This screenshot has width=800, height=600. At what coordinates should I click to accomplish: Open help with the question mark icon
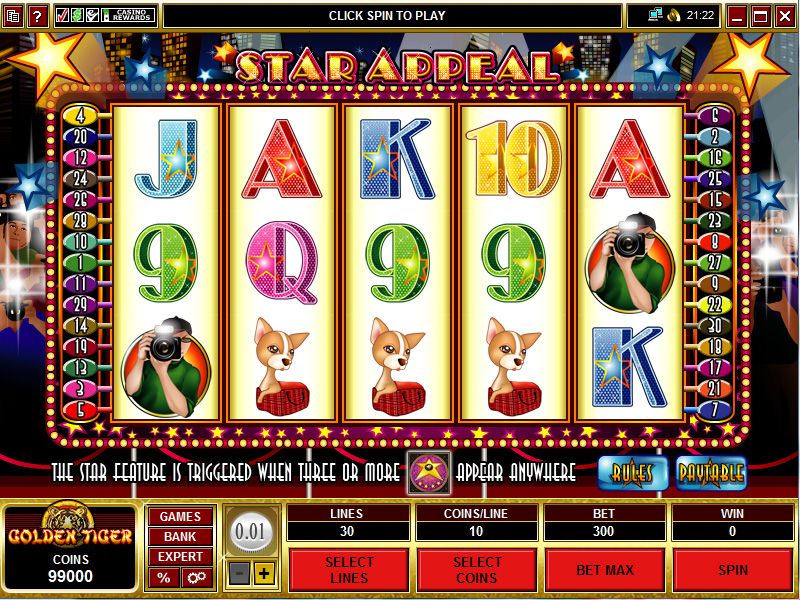click(37, 15)
